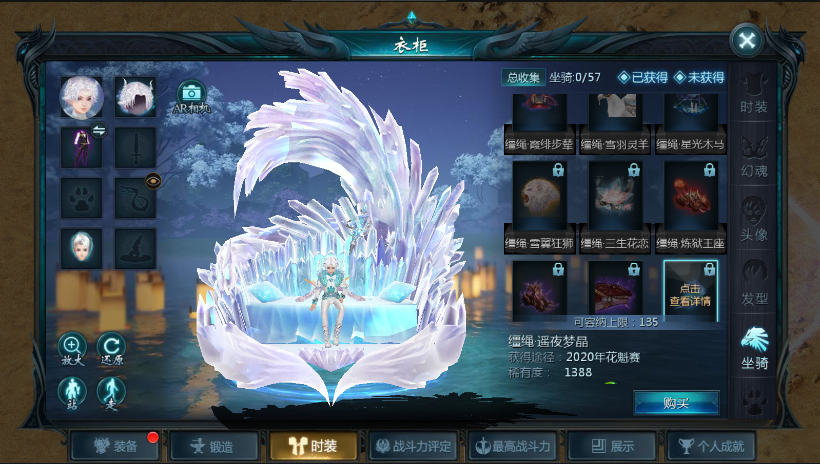Switch to the 头像 avatar tab

click(x=754, y=218)
